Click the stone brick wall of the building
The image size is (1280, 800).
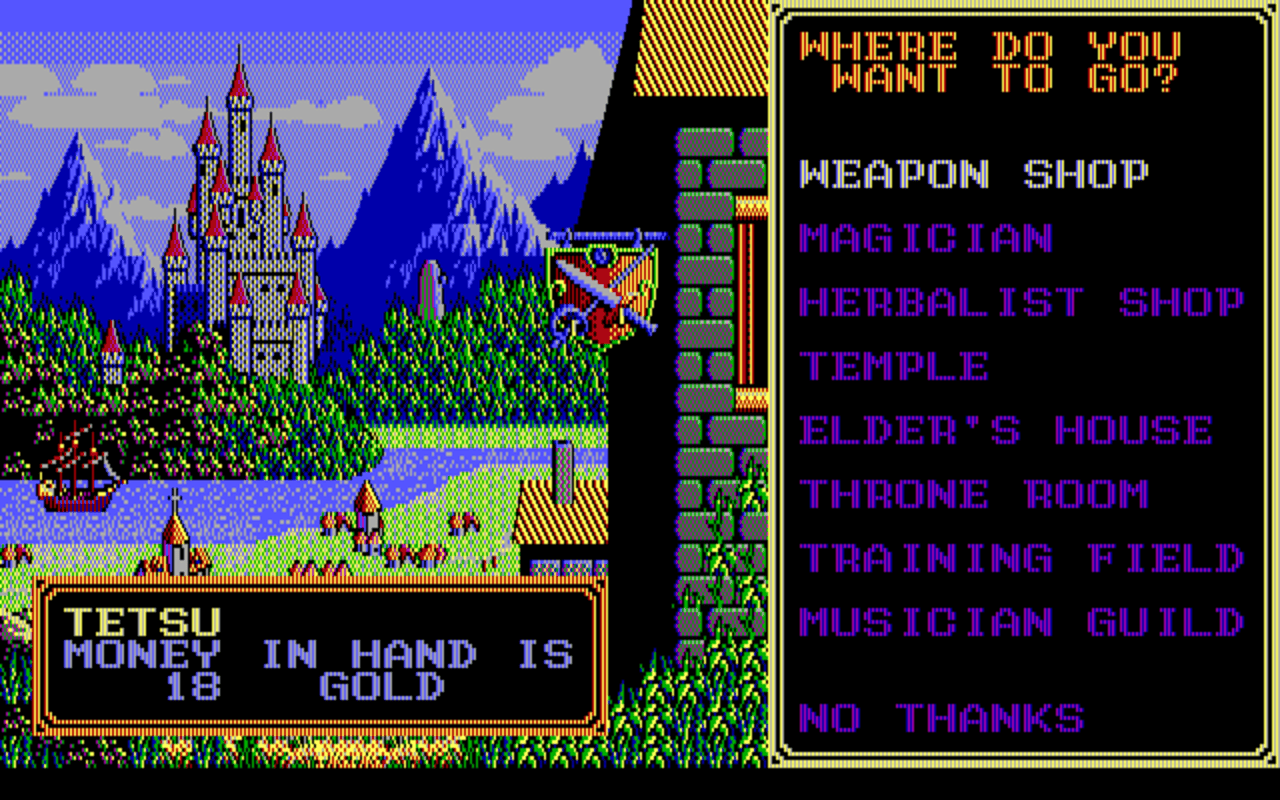pos(700,300)
